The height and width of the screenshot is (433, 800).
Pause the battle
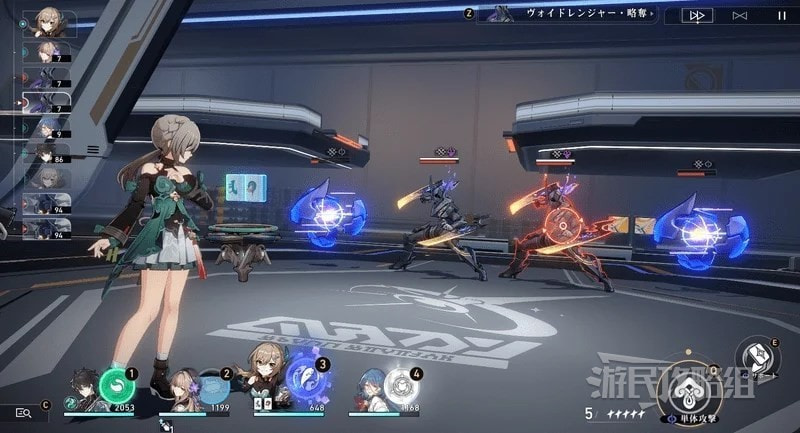pos(781,15)
